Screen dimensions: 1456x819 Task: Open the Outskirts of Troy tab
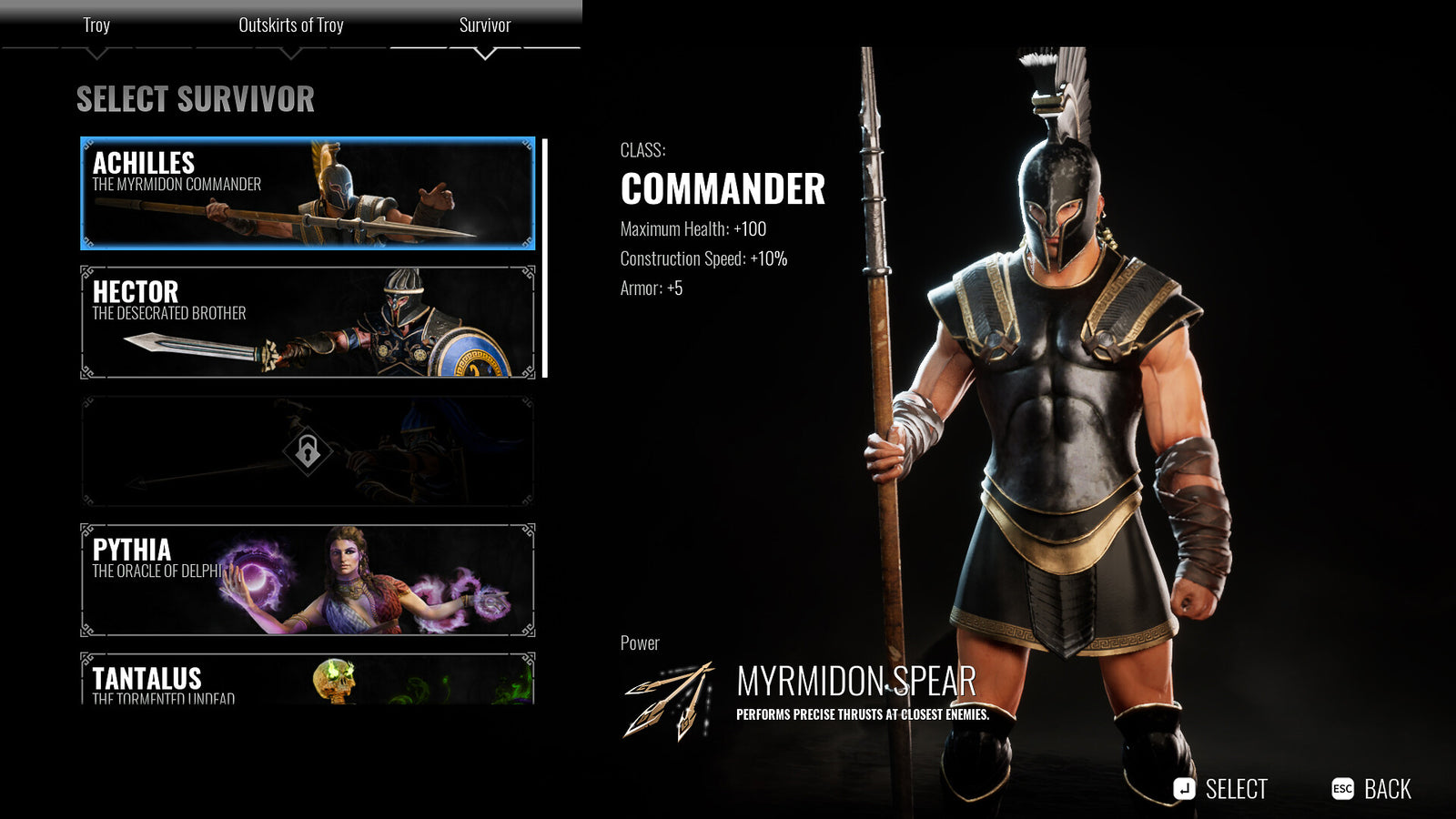click(291, 25)
